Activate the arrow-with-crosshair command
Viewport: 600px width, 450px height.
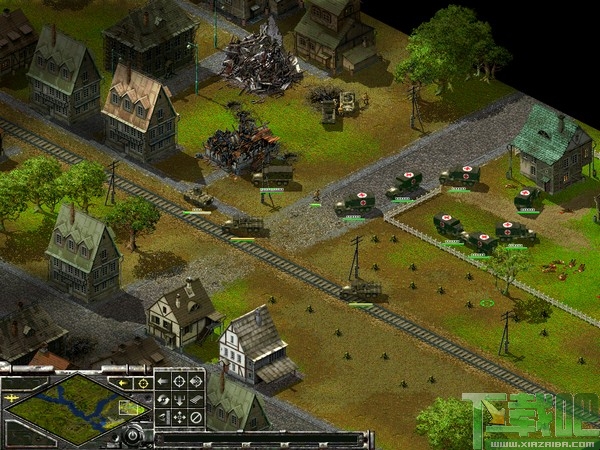(196, 381)
